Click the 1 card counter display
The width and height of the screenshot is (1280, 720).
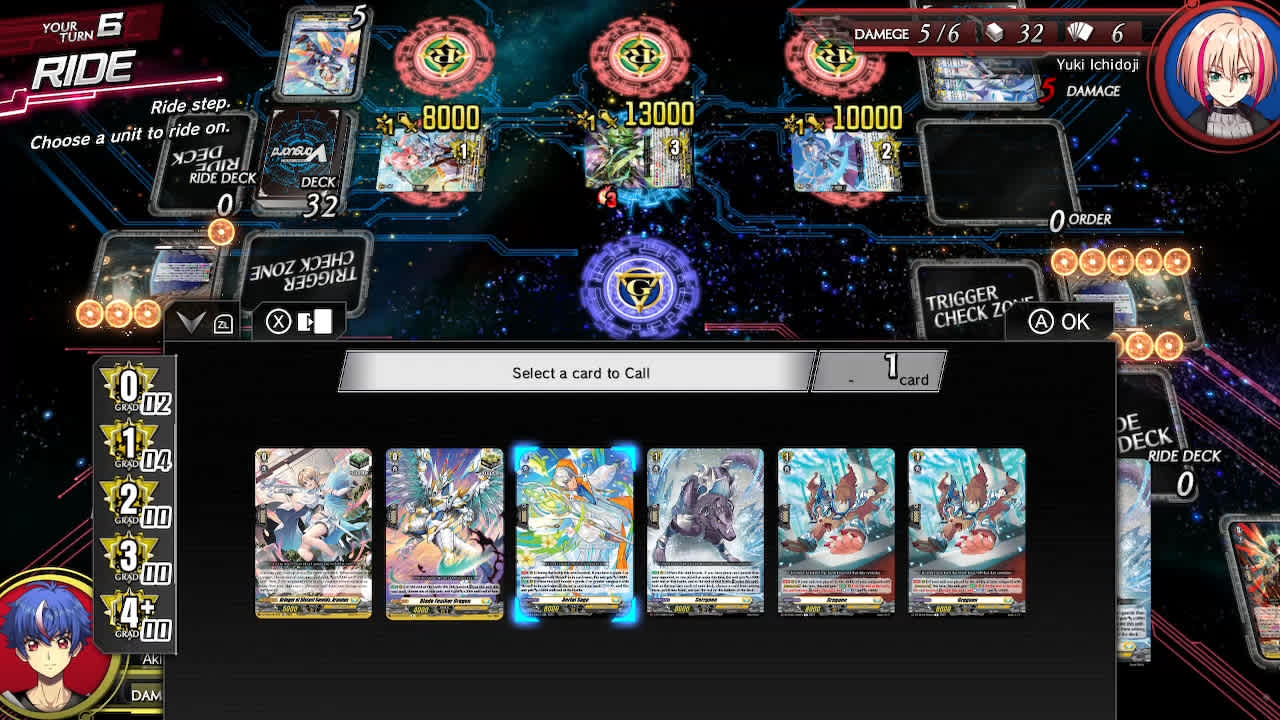[x=880, y=370]
